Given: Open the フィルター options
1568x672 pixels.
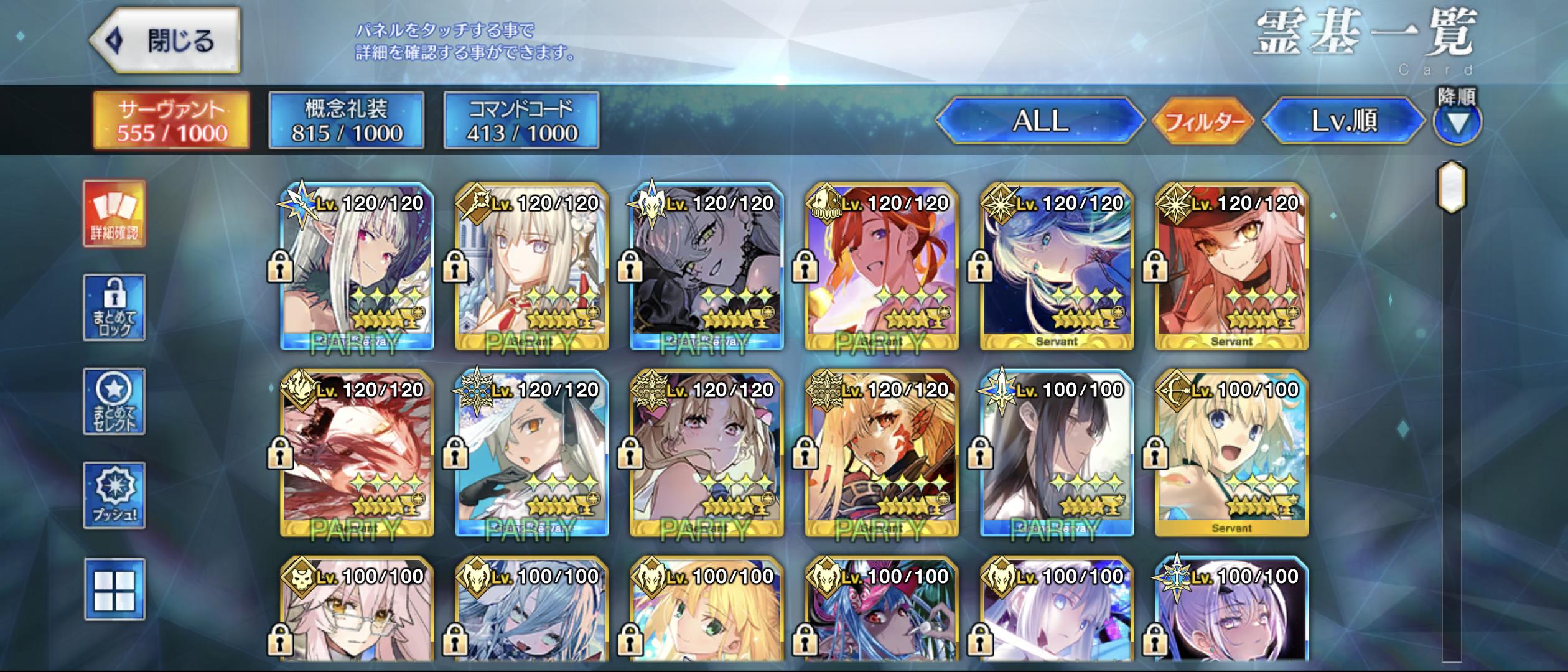Looking at the screenshot, I should coord(1203,121).
